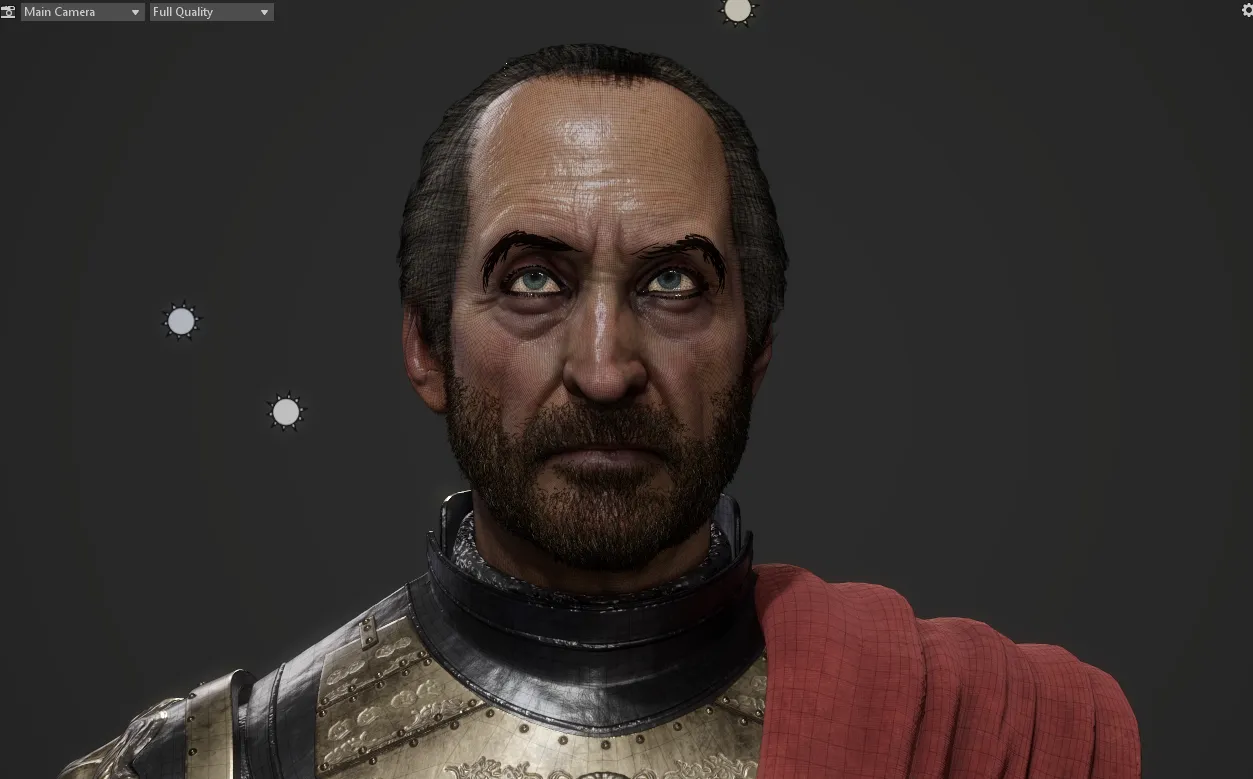Open the viewport settings gear

1246,10
